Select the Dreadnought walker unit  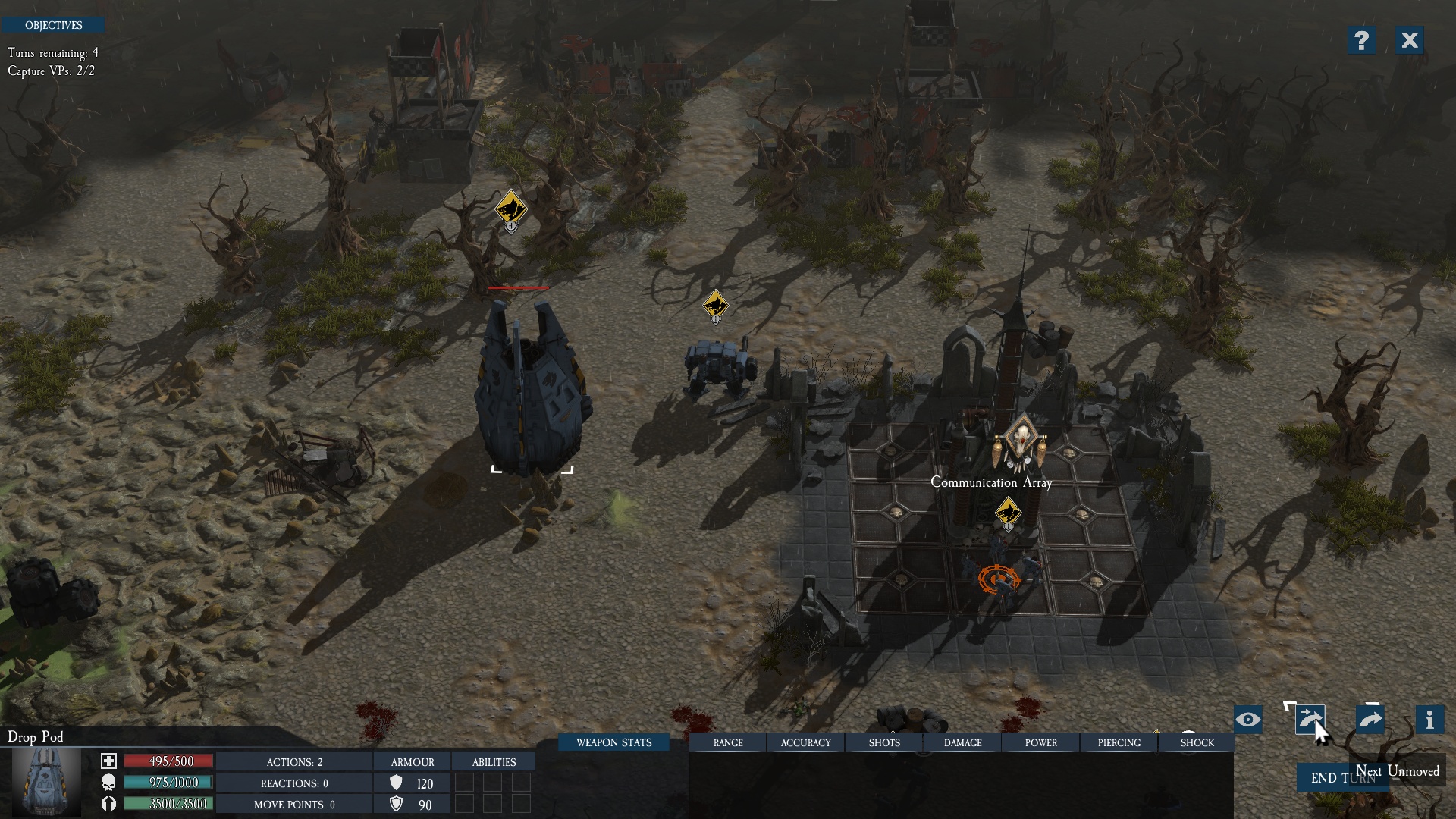[x=718, y=367]
